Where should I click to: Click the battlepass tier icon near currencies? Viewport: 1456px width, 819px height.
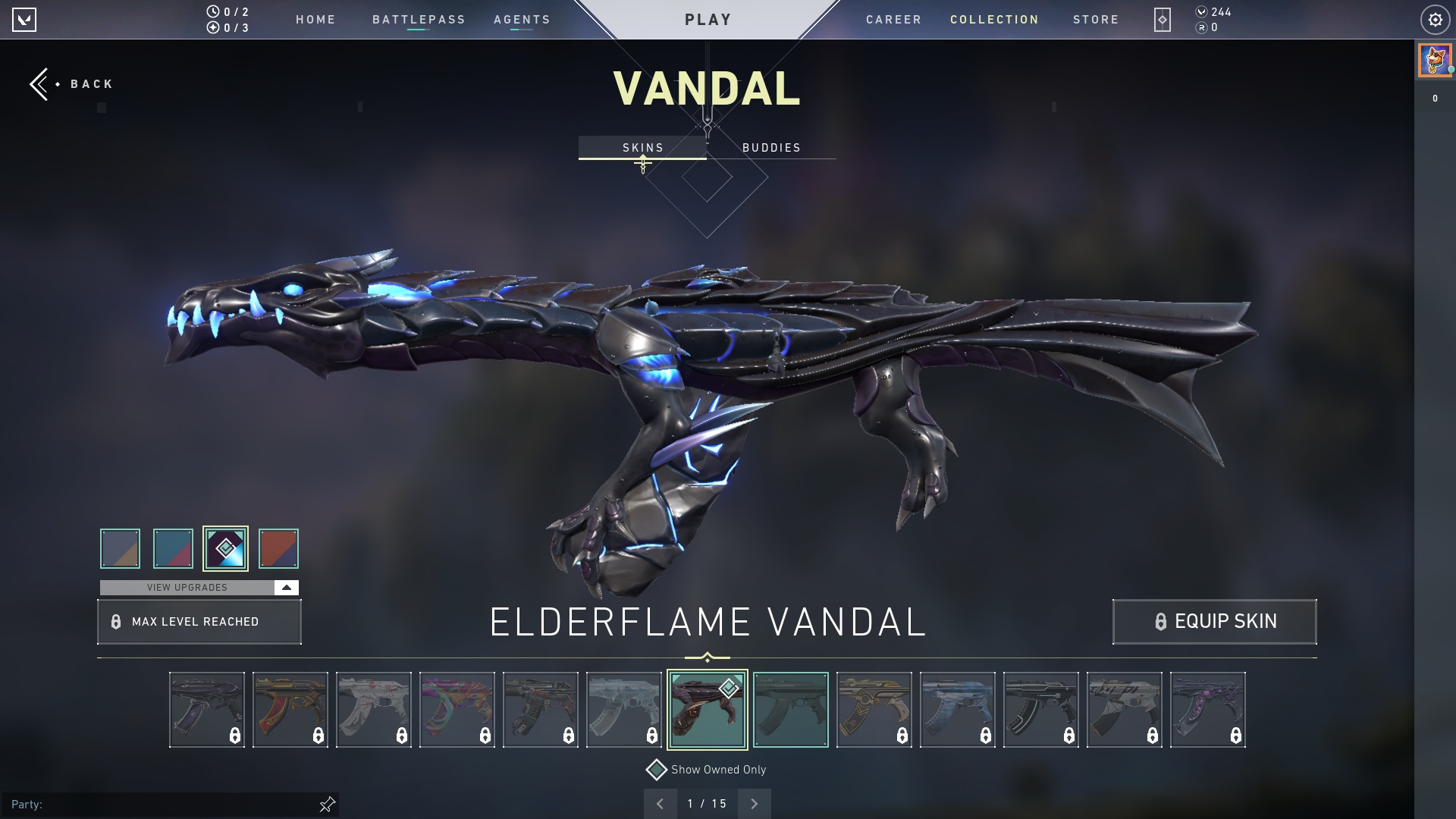[1163, 20]
